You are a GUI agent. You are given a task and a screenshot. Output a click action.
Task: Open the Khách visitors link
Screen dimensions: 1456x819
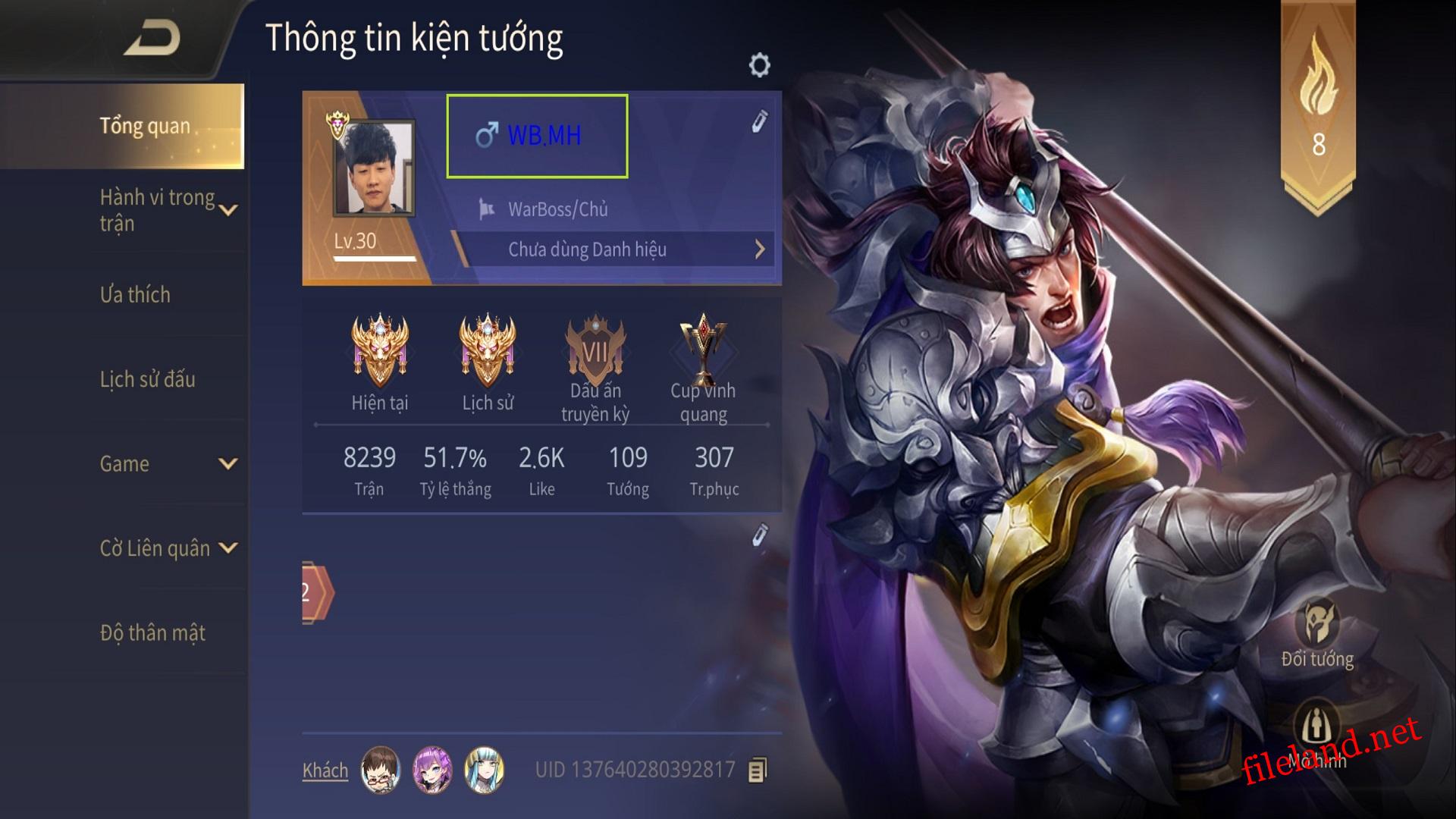click(325, 770)
